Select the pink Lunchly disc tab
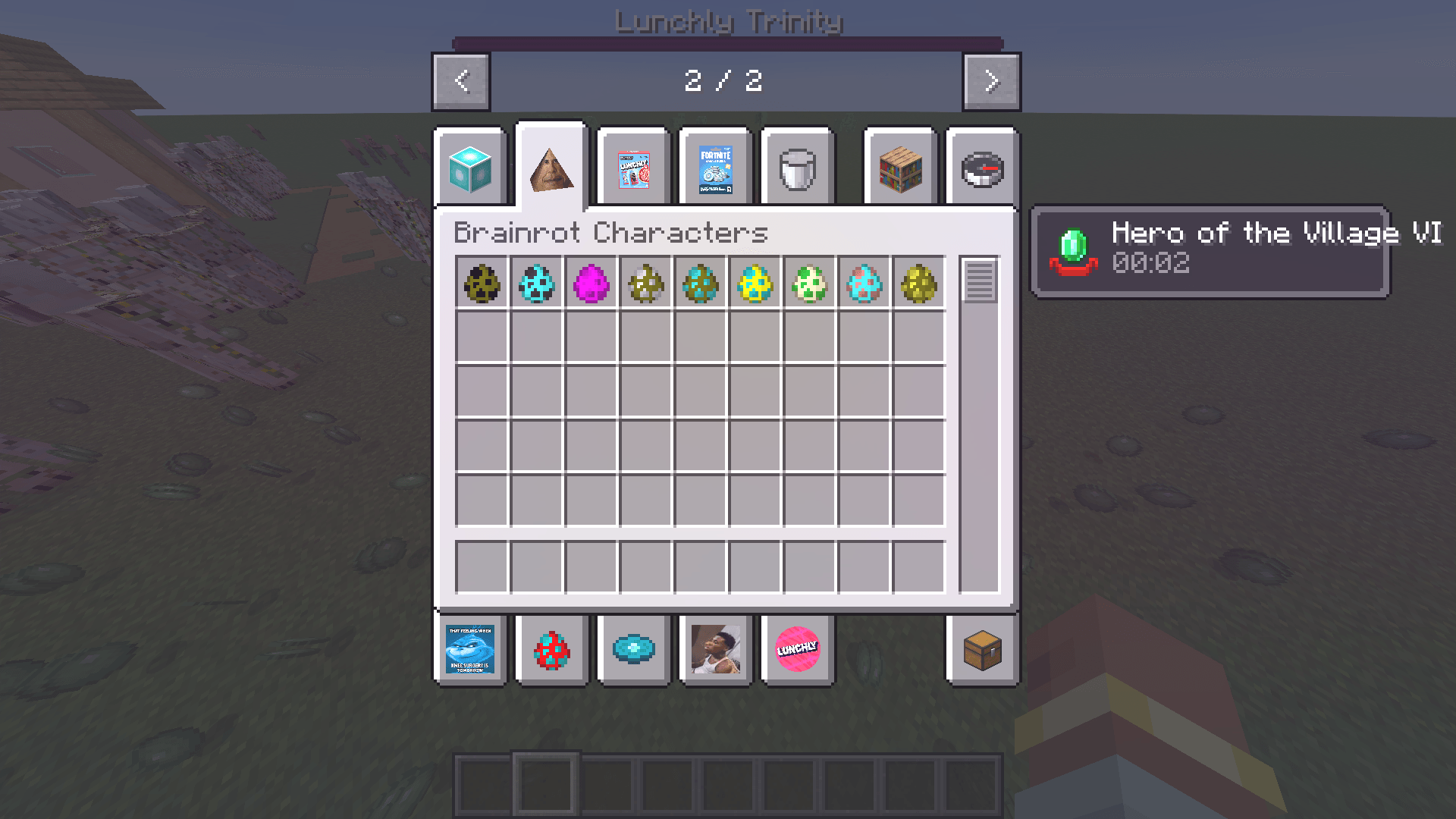This screenshot has height=819, width=1456. tap(797, 650)
